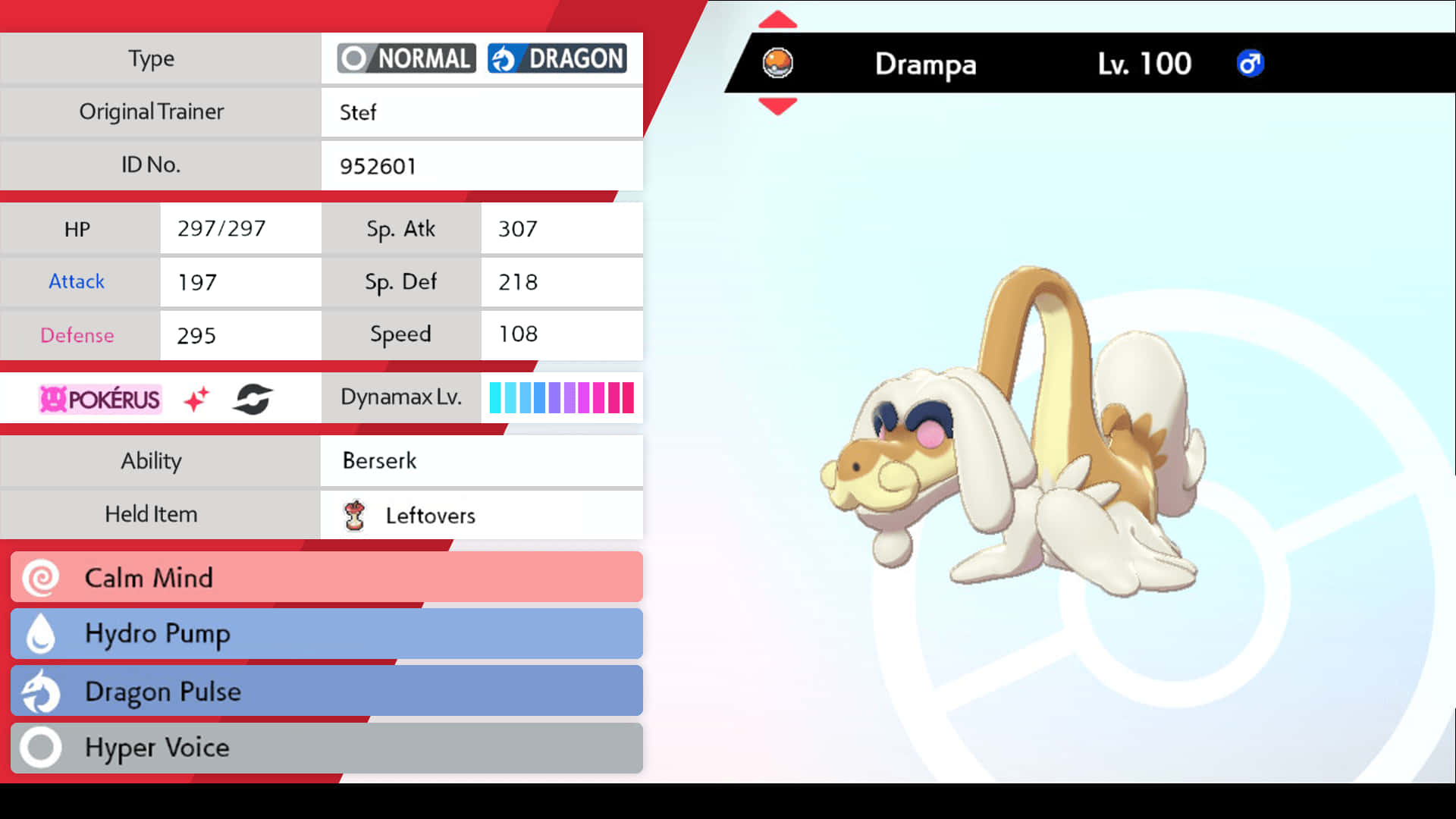Toggle the DRAGON type badge
This screenshot has height=819, width=1456.
557,58
